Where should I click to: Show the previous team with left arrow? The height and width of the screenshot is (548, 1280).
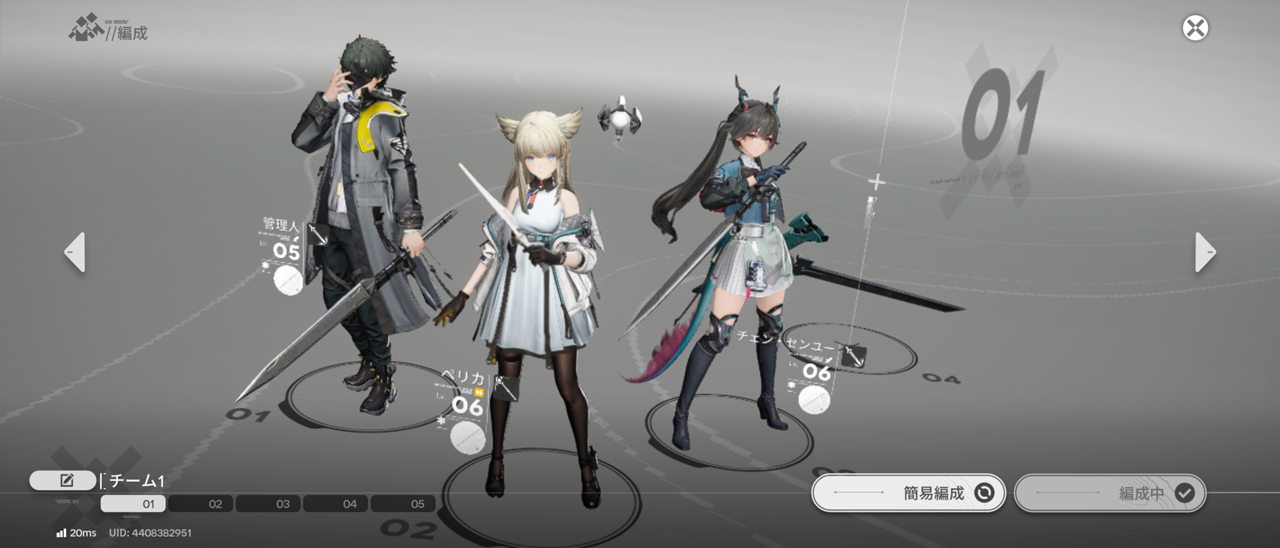[x=75, y=252]
